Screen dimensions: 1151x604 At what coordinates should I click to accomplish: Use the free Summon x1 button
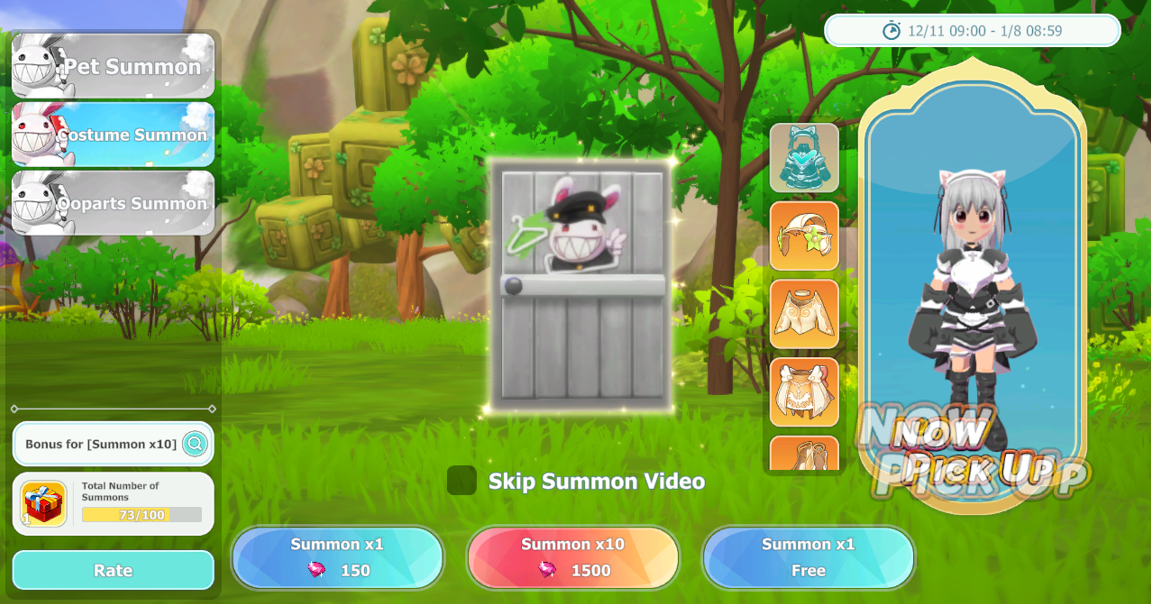[x=808, y=558]
